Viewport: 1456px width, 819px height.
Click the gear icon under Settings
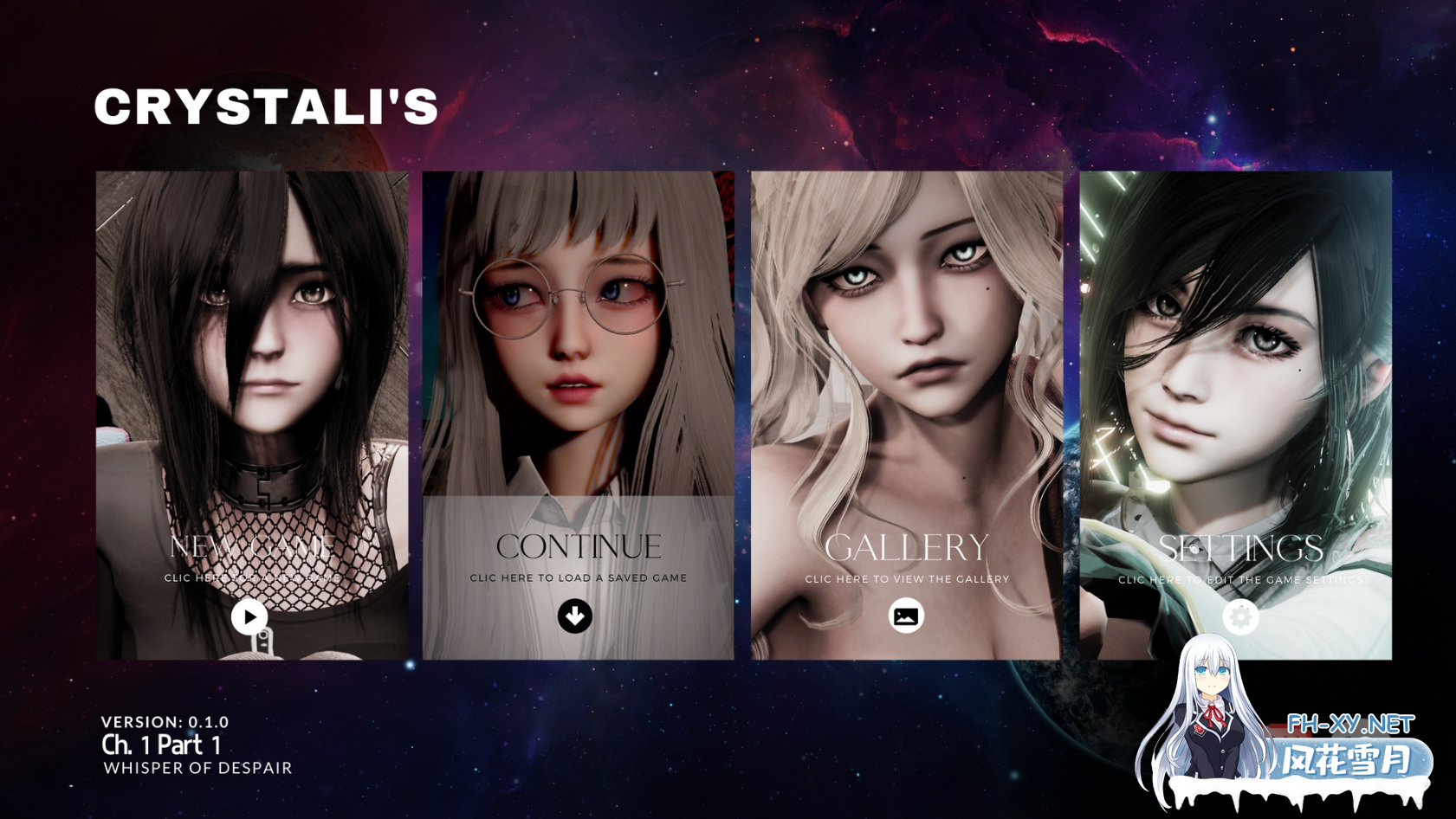coord(1240,616)
